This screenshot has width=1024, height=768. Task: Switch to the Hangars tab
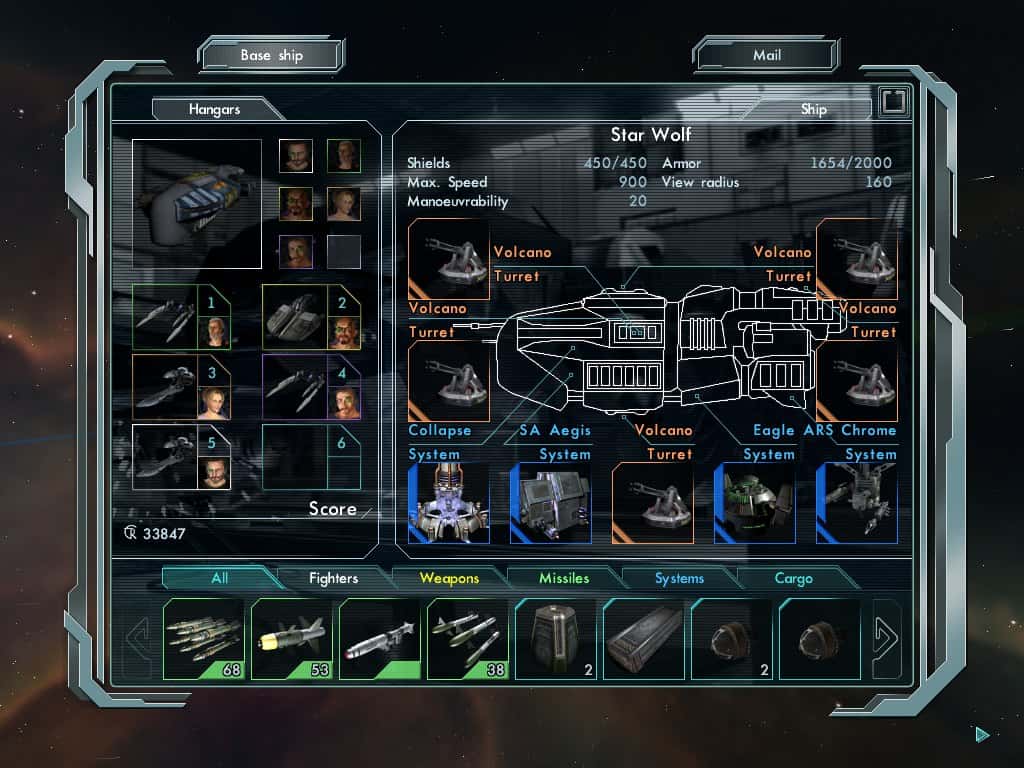click(214, 109)
